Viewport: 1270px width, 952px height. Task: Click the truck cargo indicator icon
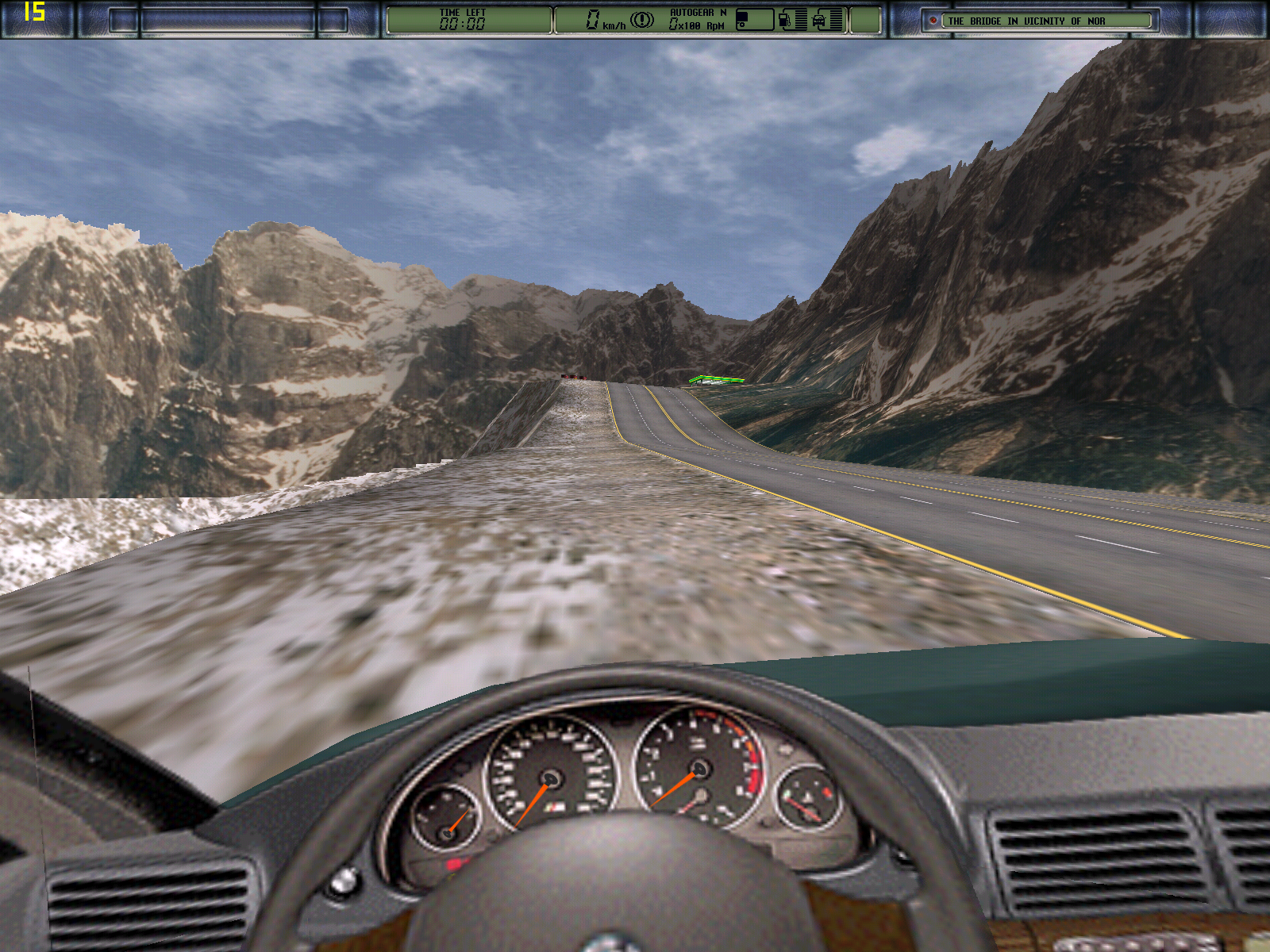(x=743, y=20)
